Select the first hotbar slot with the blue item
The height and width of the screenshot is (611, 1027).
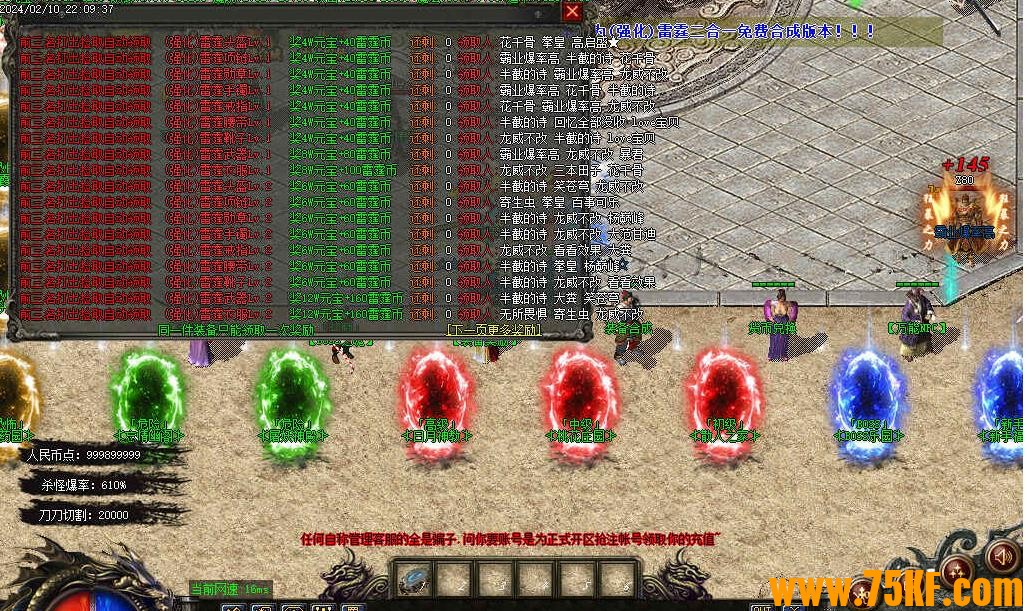point(413,580)
